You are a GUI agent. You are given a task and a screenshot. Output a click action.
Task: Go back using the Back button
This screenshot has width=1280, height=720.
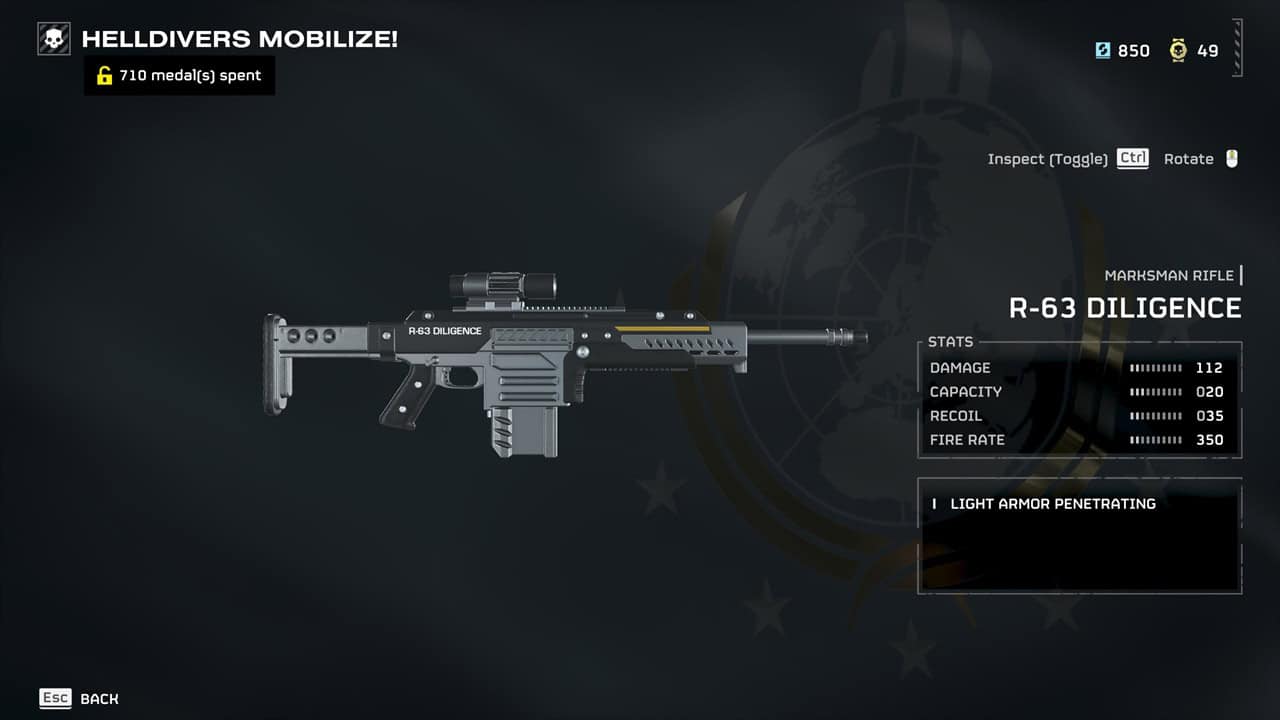79,698
